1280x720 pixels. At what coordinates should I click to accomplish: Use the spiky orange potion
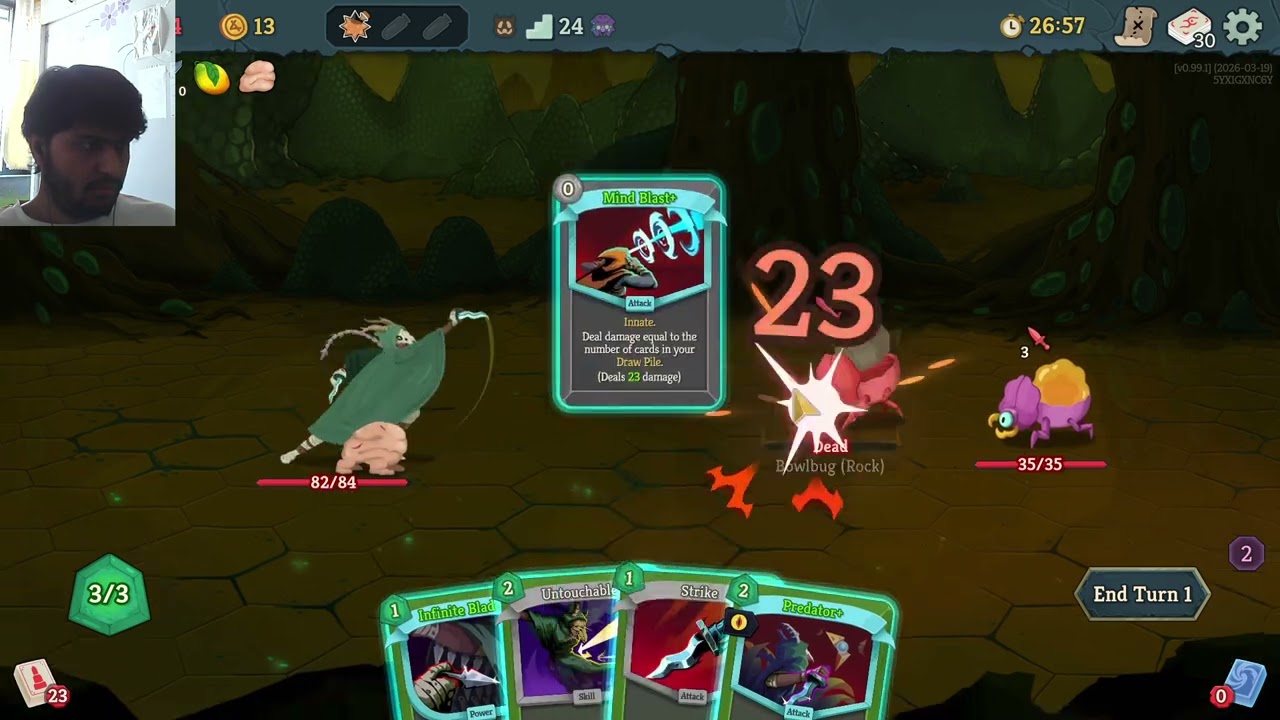[x=355, y=27]
